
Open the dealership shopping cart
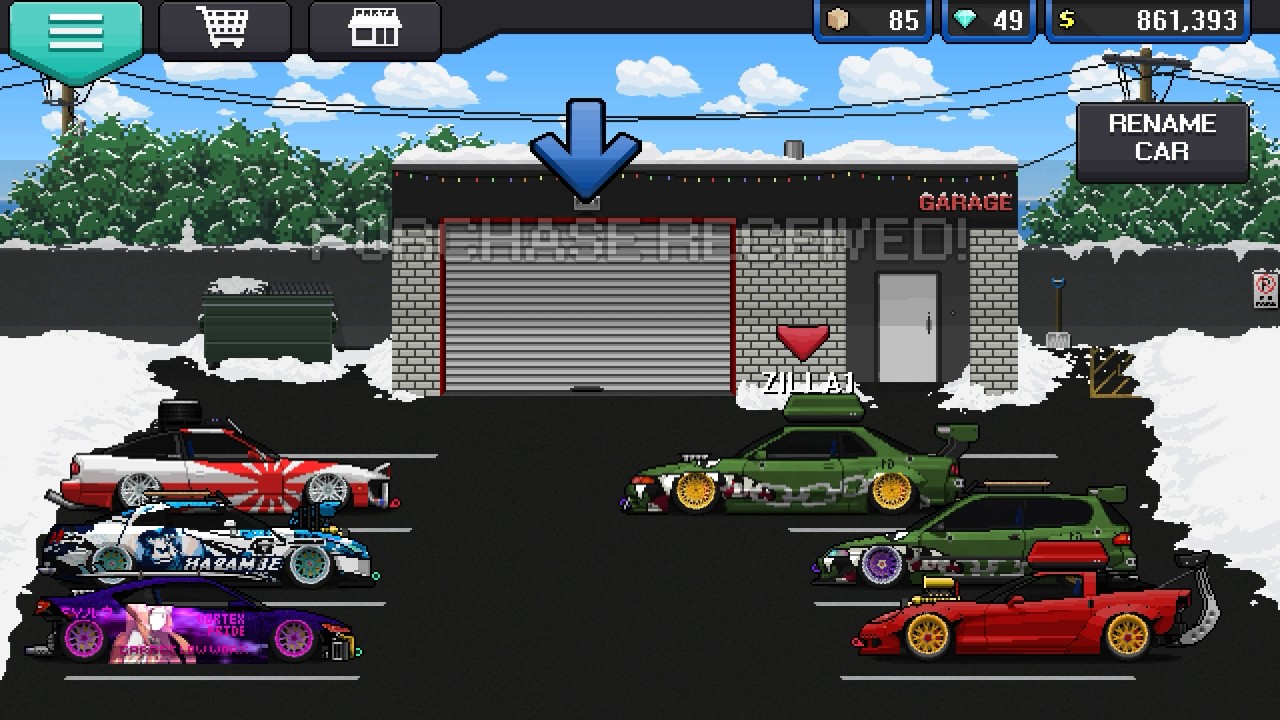point(225,30)
